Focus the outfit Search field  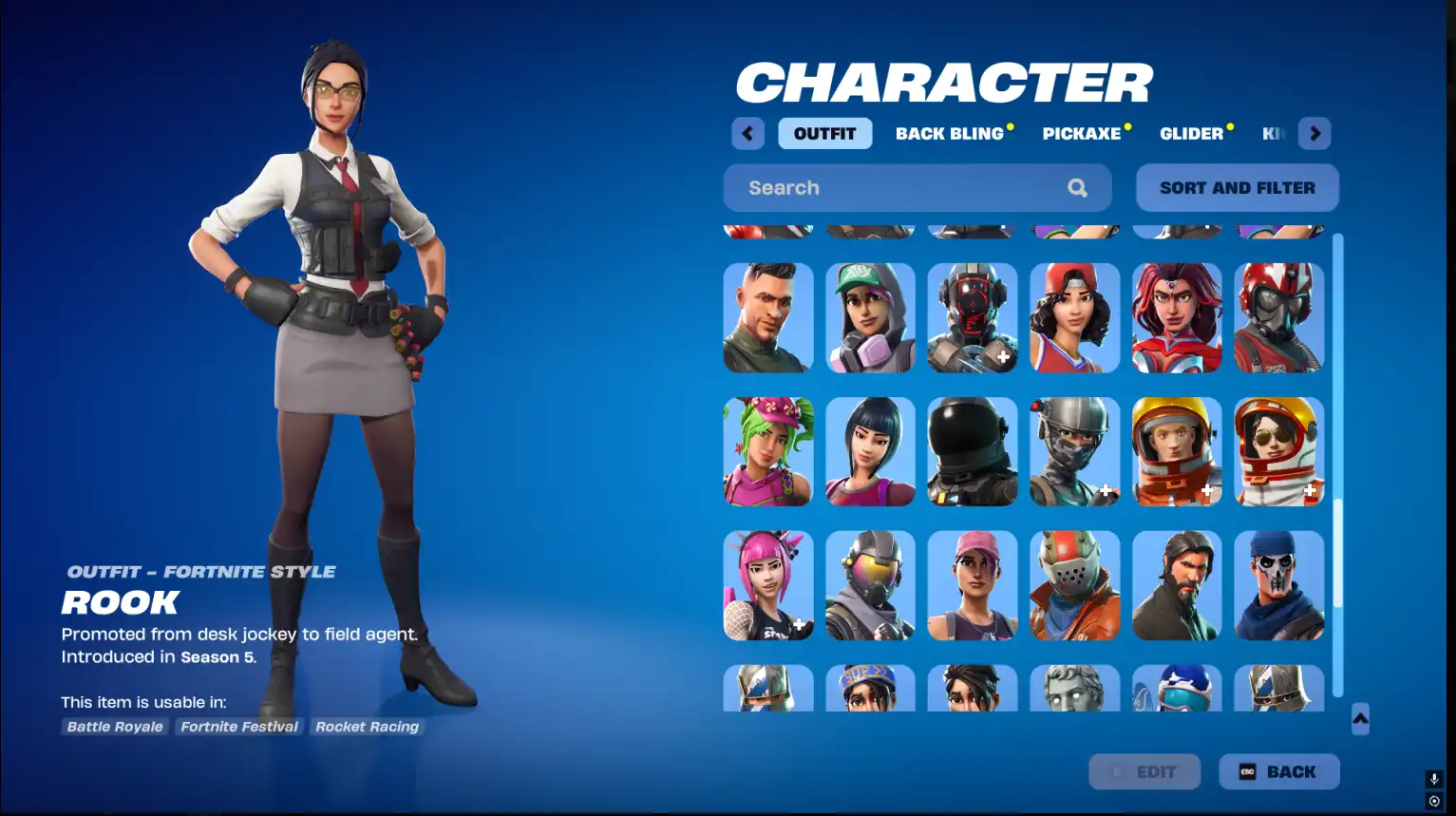[902, 188]
